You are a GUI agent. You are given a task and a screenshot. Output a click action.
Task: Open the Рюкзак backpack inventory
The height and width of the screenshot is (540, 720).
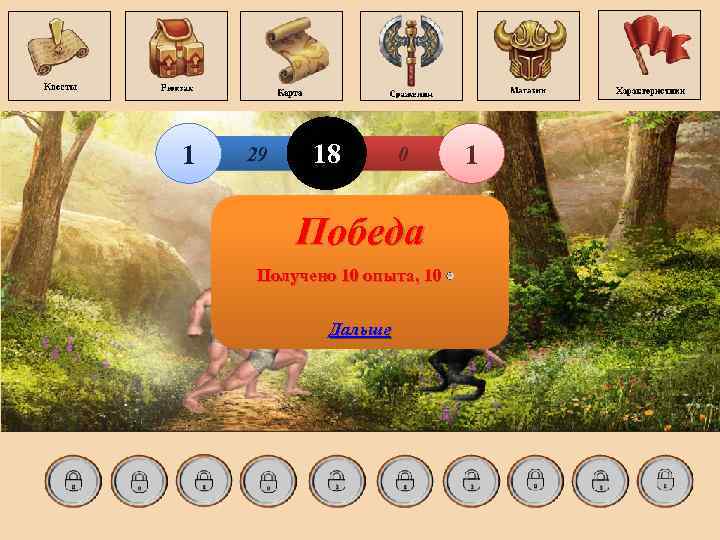176,53
